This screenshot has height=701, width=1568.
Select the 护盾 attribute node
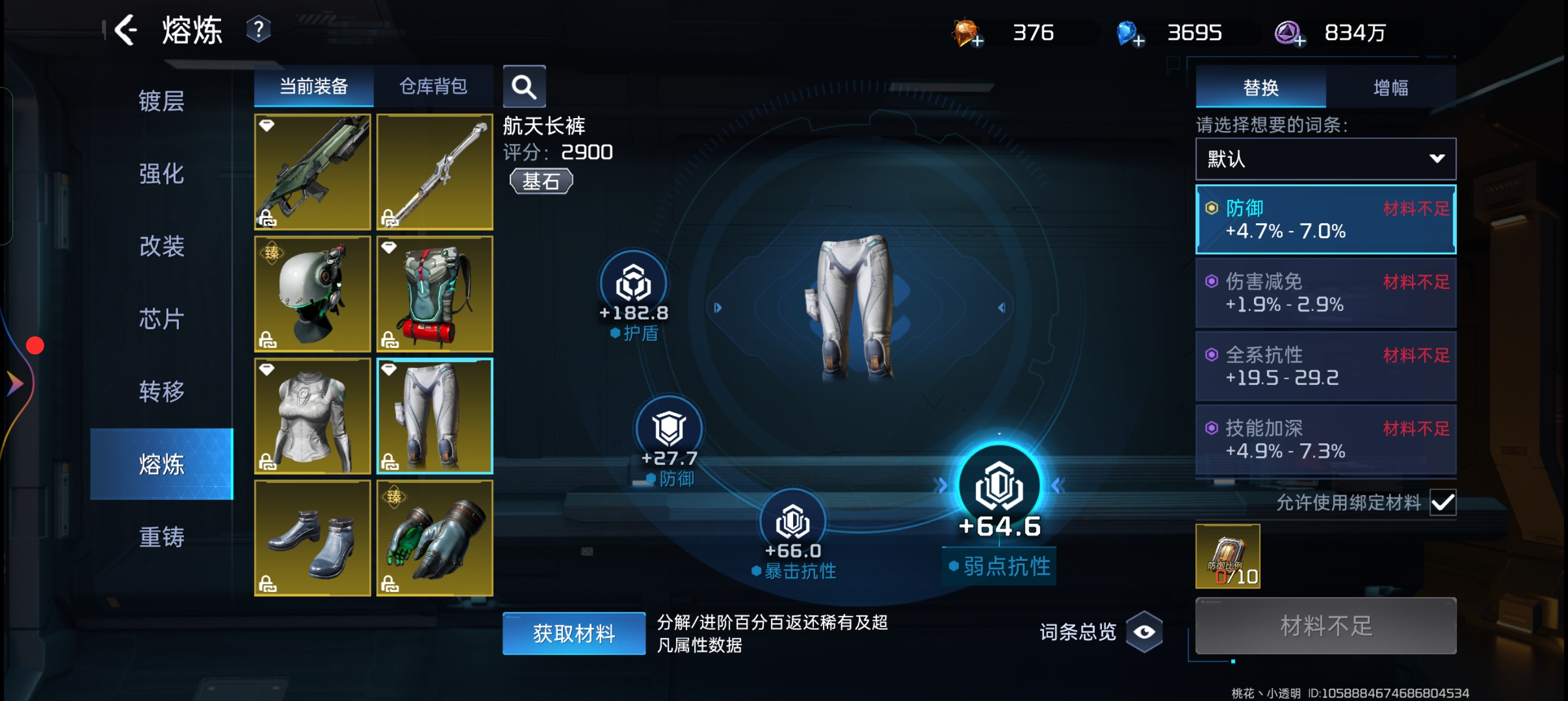633,285
